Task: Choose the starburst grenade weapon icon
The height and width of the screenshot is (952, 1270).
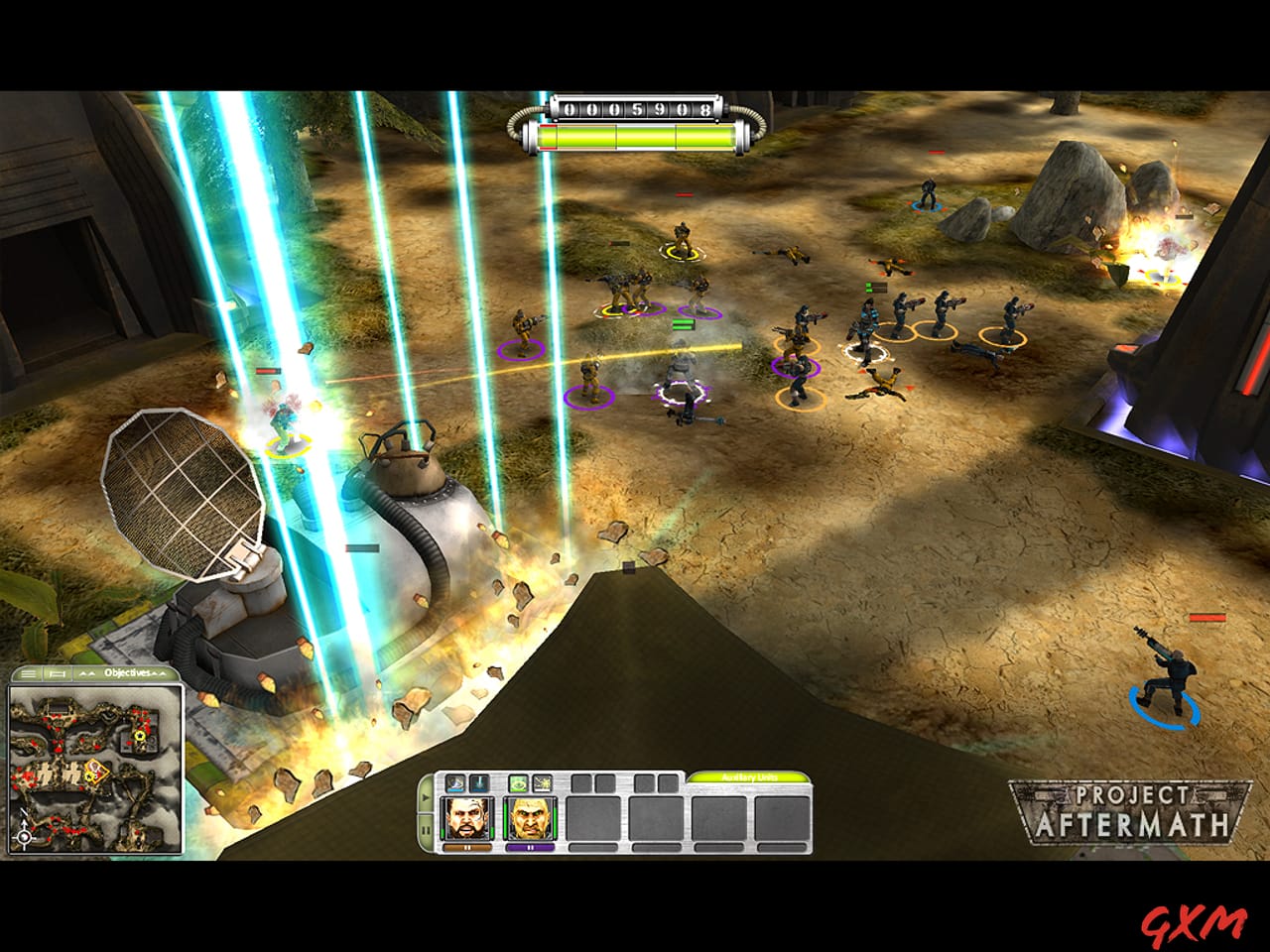Action: pos(543,783)
